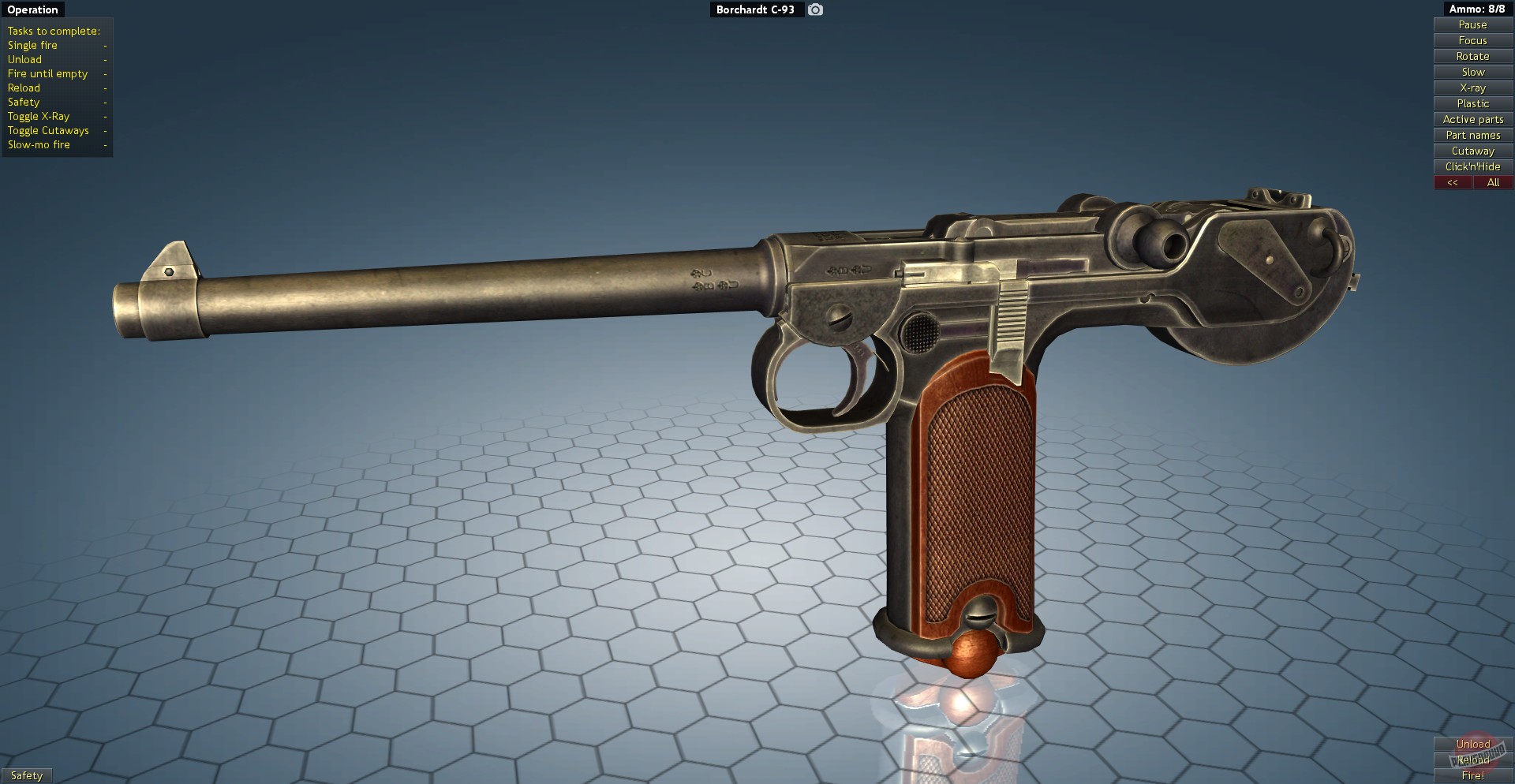Pause the gun animation
Image resolution: width=1515 pixels, height=784 pixels.
pyautogui.click(x=1472, y=24)
